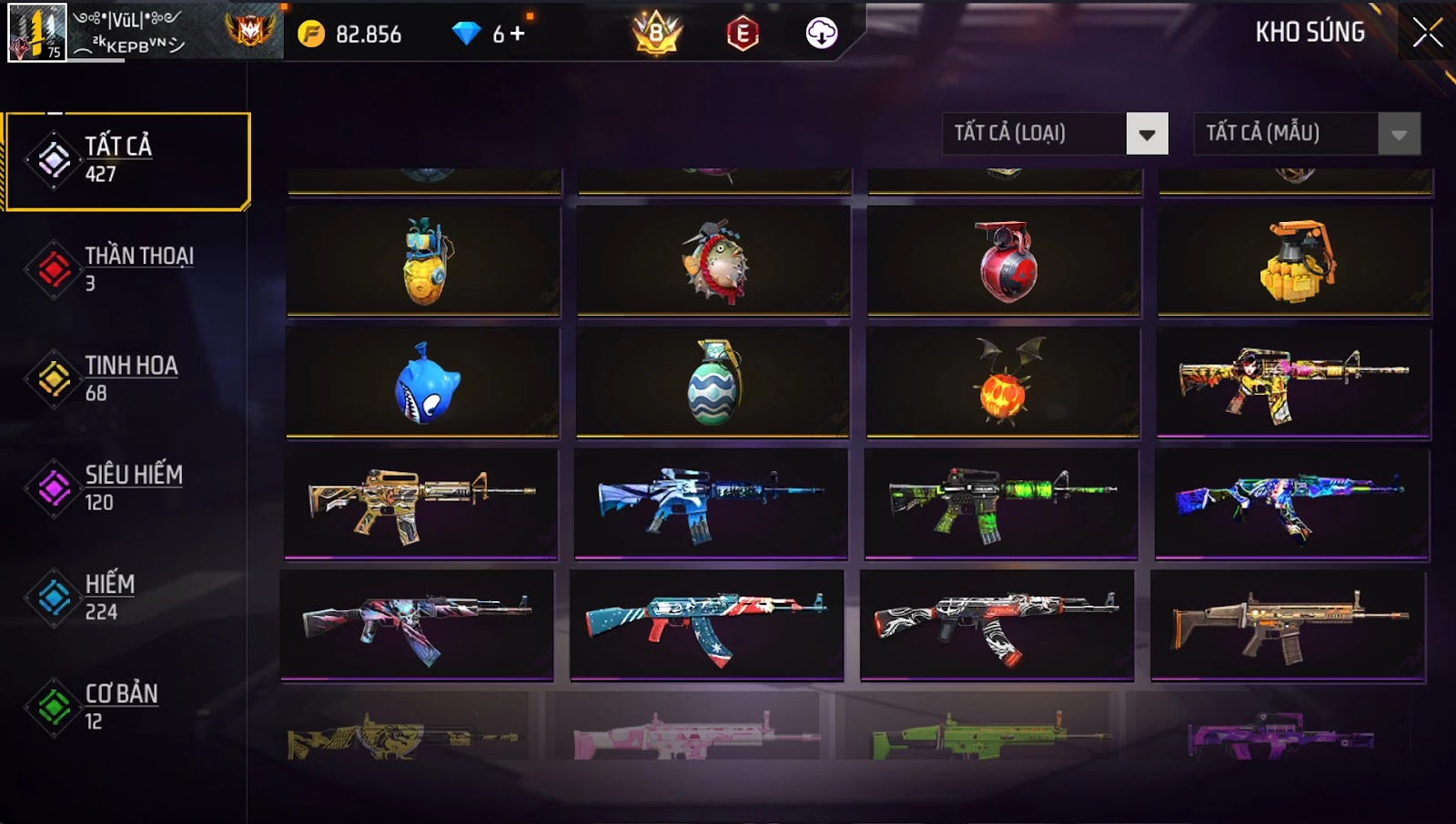Open the red E hexagon badge

(743, 34)
